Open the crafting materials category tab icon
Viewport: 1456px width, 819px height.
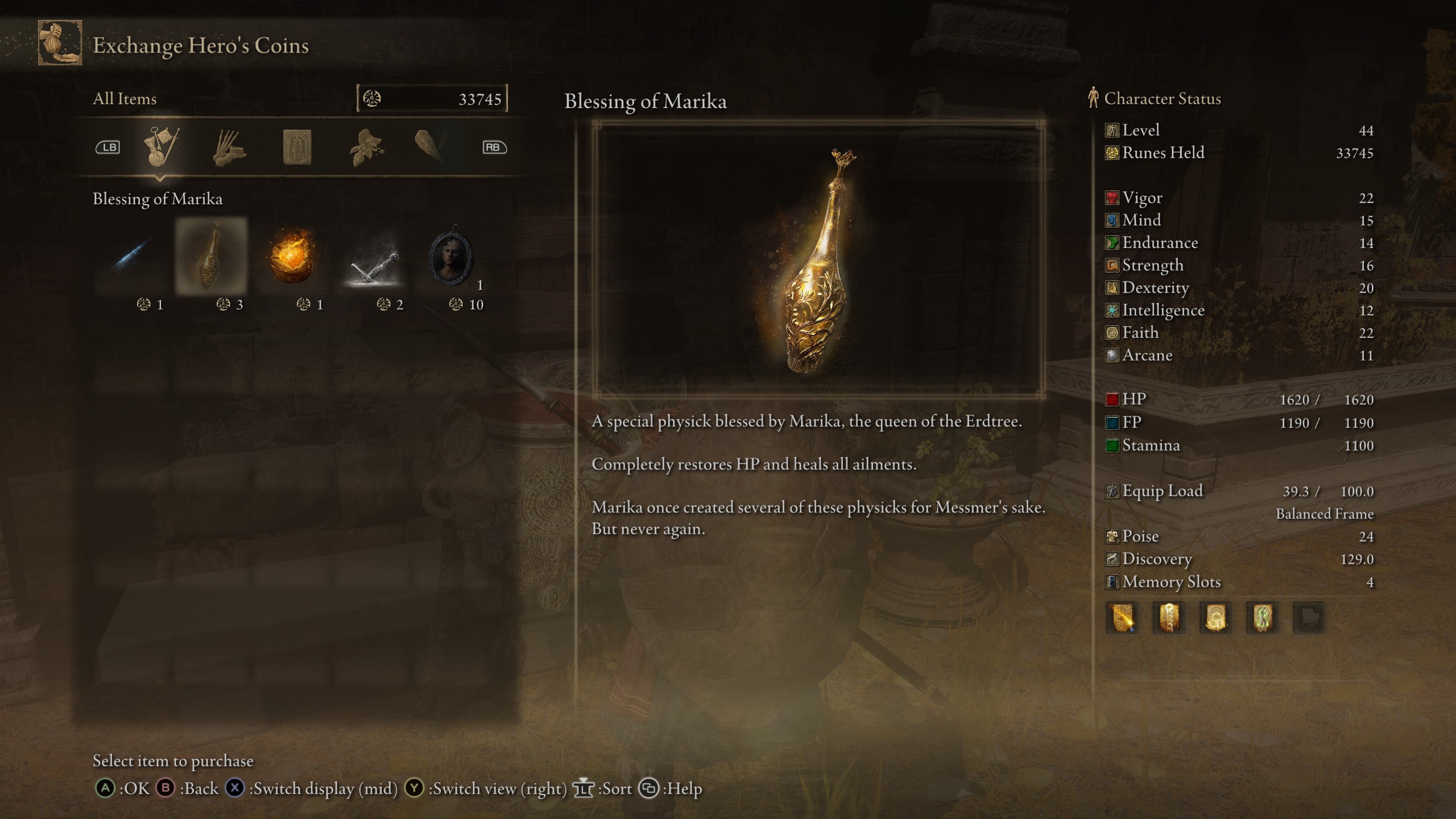point(231,147)
